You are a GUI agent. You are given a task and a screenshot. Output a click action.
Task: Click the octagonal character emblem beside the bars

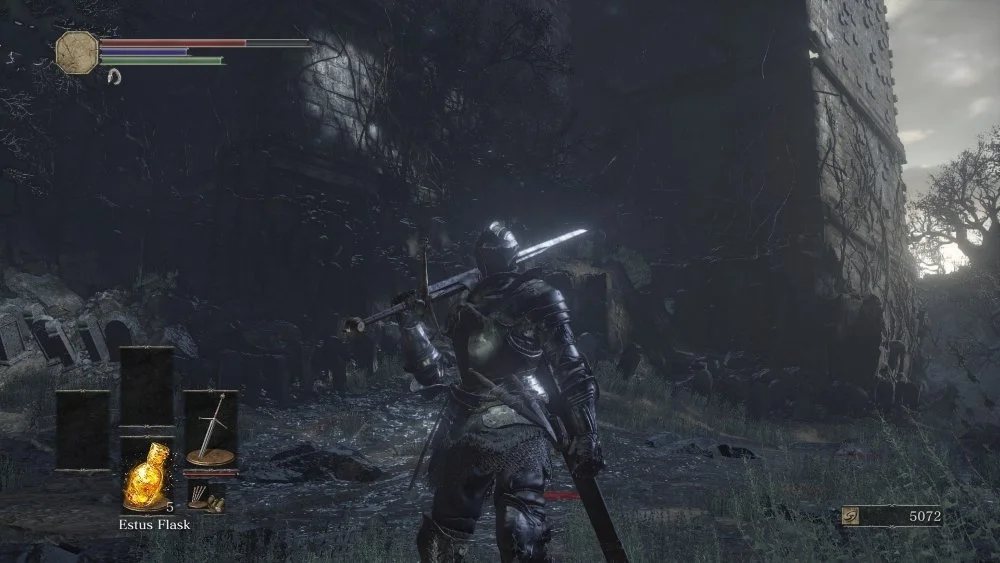[77, 50]
